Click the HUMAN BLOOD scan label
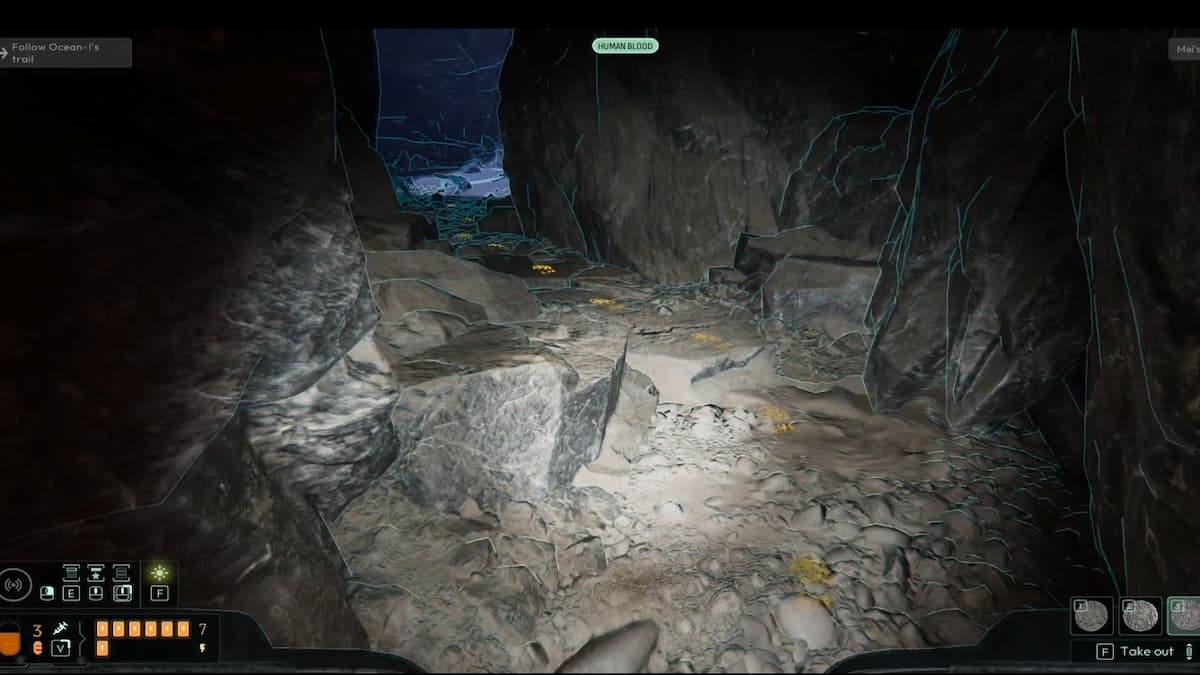 (x=625, y=46)
